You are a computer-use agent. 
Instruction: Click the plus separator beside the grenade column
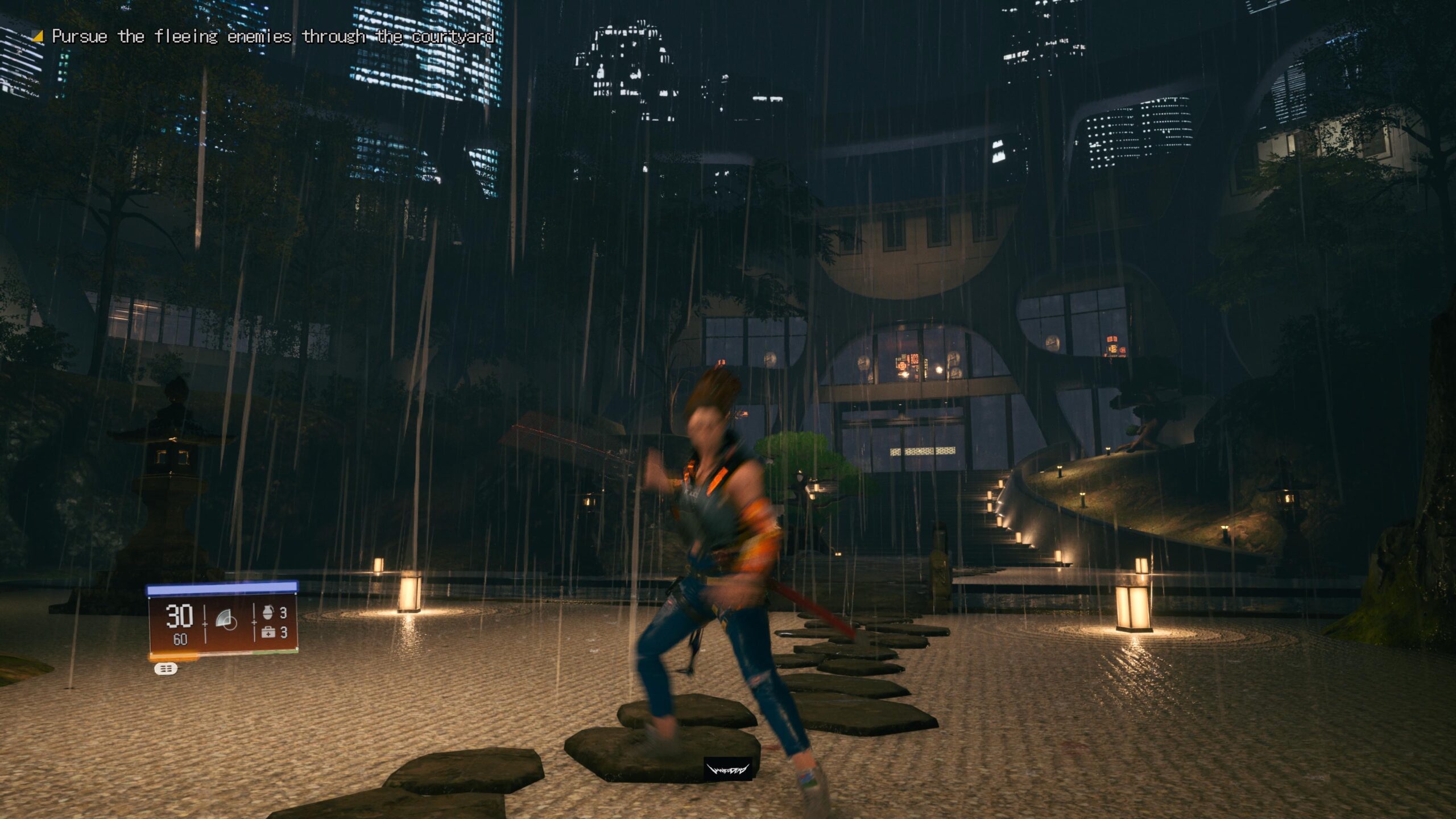pyautogui.click(x=254, y=623)
